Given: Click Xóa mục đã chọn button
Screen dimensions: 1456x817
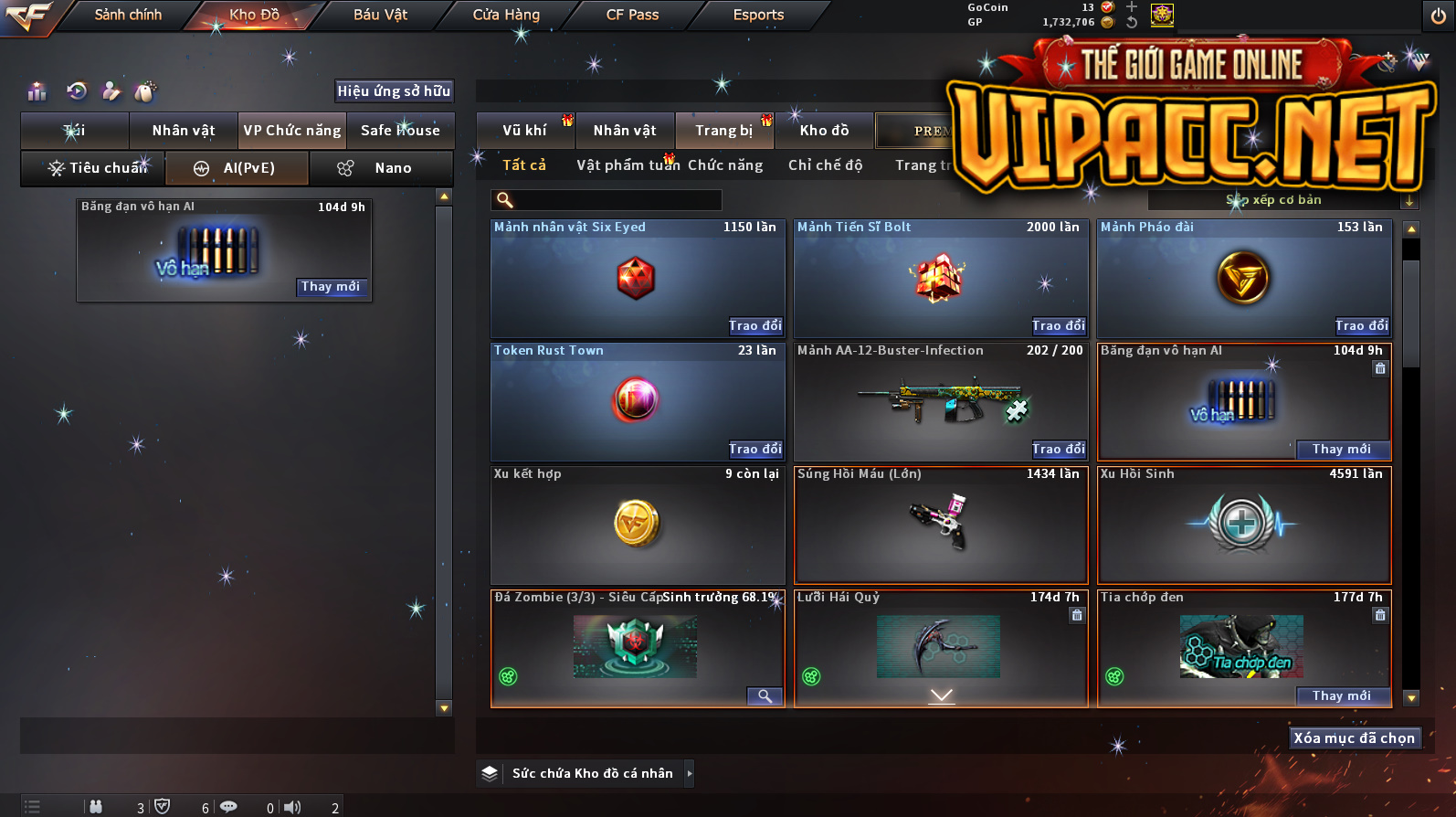Looking at the screenshot, I should click(1354, 738).
